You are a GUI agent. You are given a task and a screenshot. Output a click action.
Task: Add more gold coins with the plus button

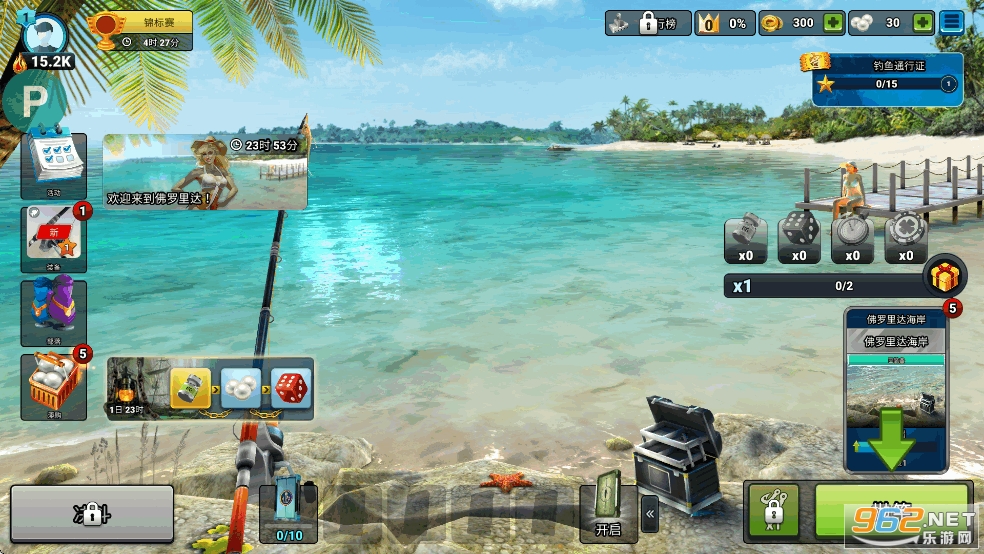point(832,23)
